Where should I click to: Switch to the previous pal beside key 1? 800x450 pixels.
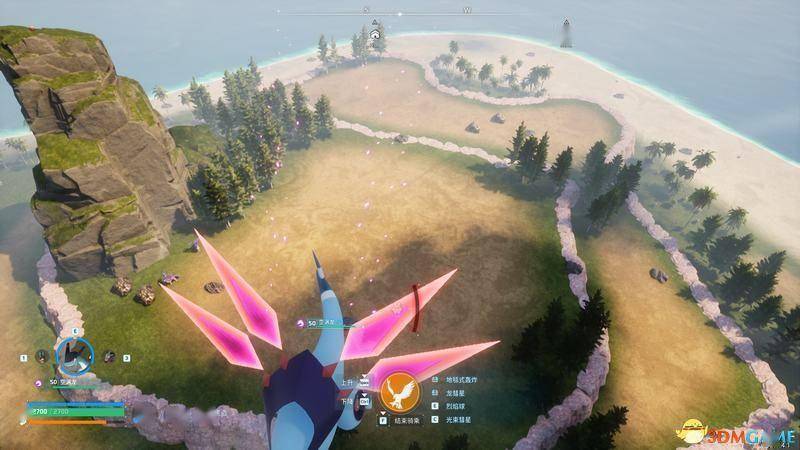coord(42,355)
